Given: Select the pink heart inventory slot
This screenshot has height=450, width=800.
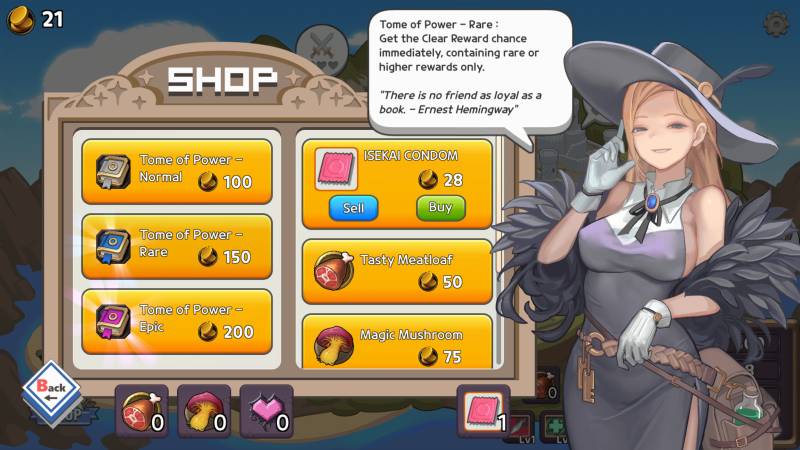Looking at the screenshot, I should point(266,411).
